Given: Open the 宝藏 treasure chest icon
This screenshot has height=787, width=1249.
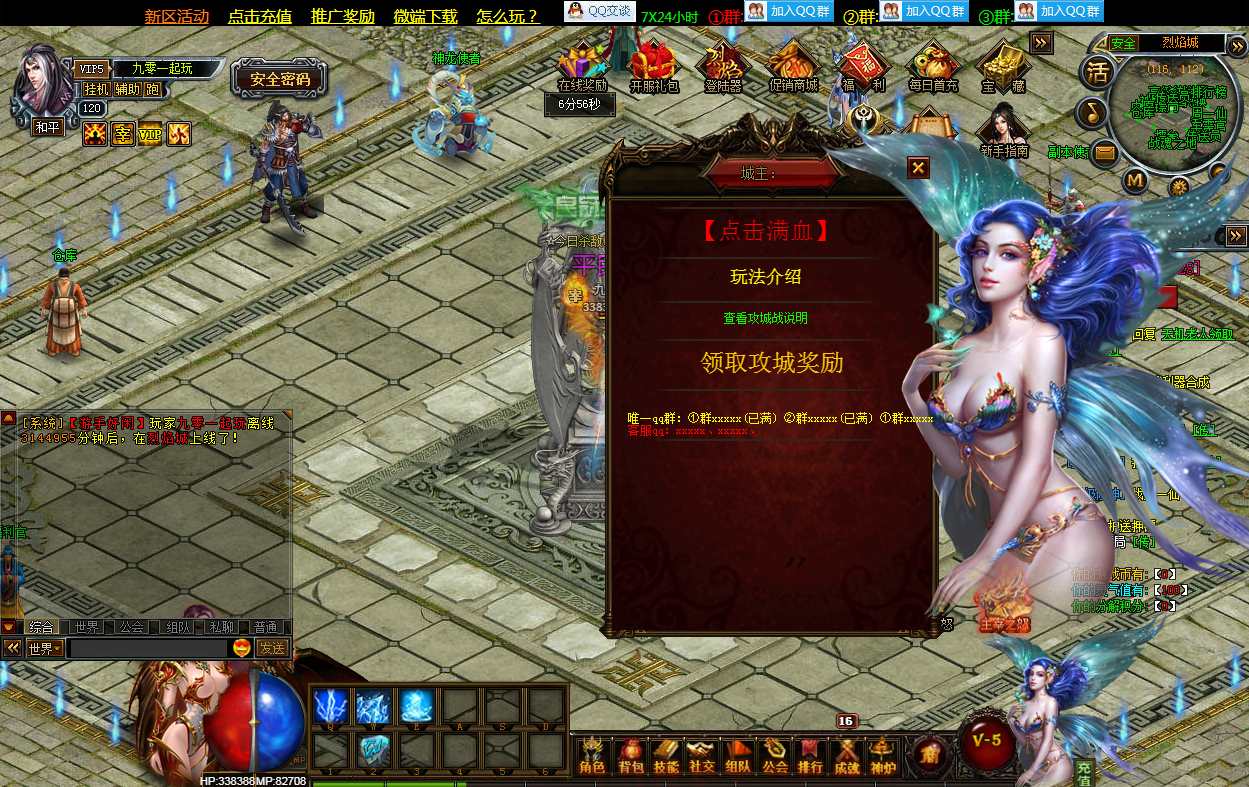Looking at the screenshot, I should click(1003, 66).
